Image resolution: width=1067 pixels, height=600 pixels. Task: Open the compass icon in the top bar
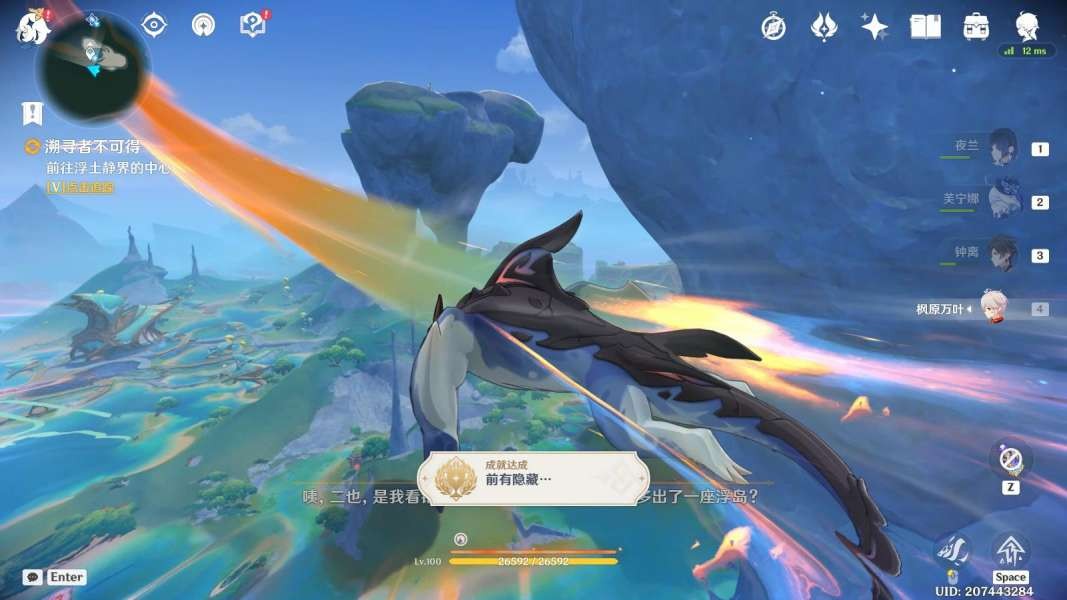click(x=772, y=27)
